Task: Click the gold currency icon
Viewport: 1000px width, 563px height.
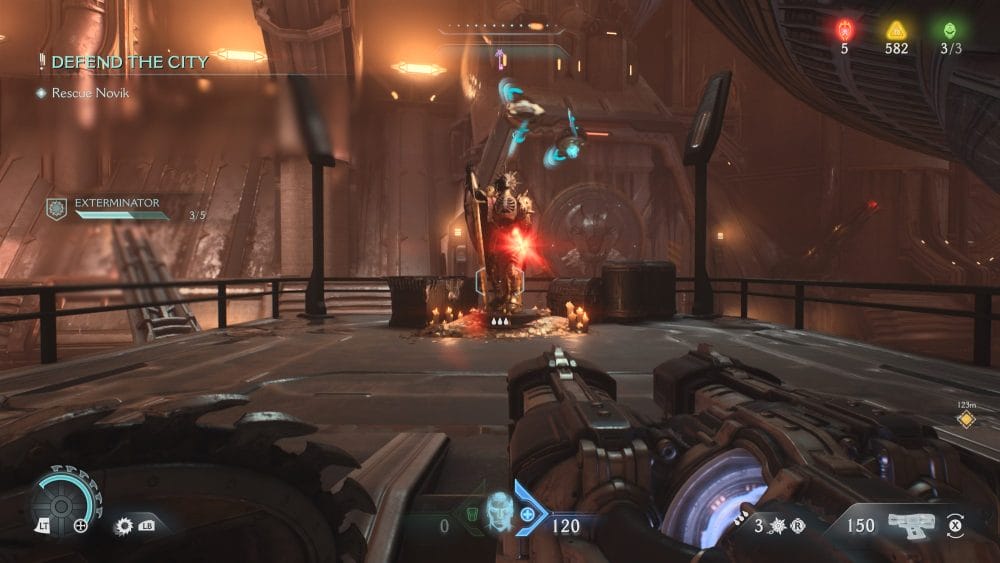Action: click(x=896, y=30)
